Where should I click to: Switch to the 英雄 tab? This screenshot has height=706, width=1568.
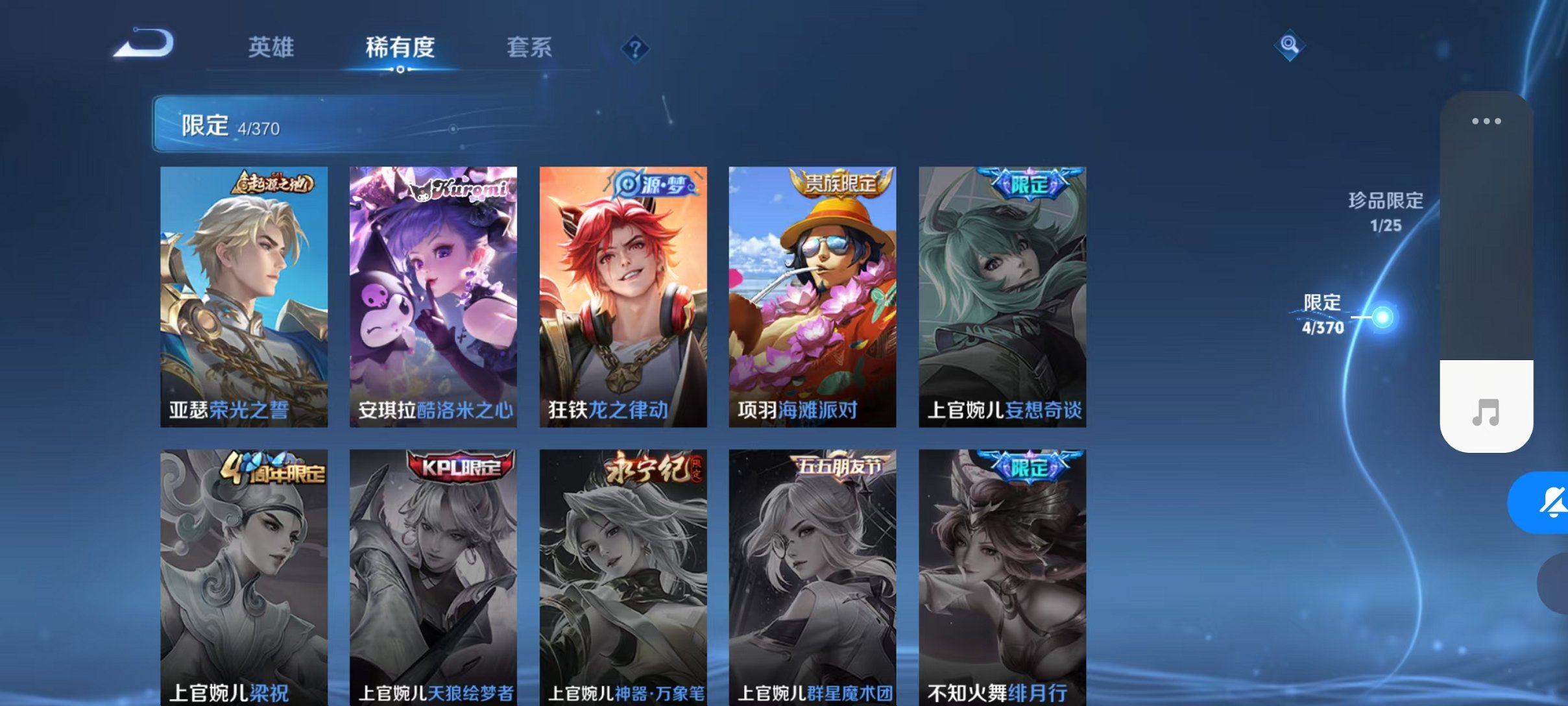pyautogui.click(x=272, y=47)
